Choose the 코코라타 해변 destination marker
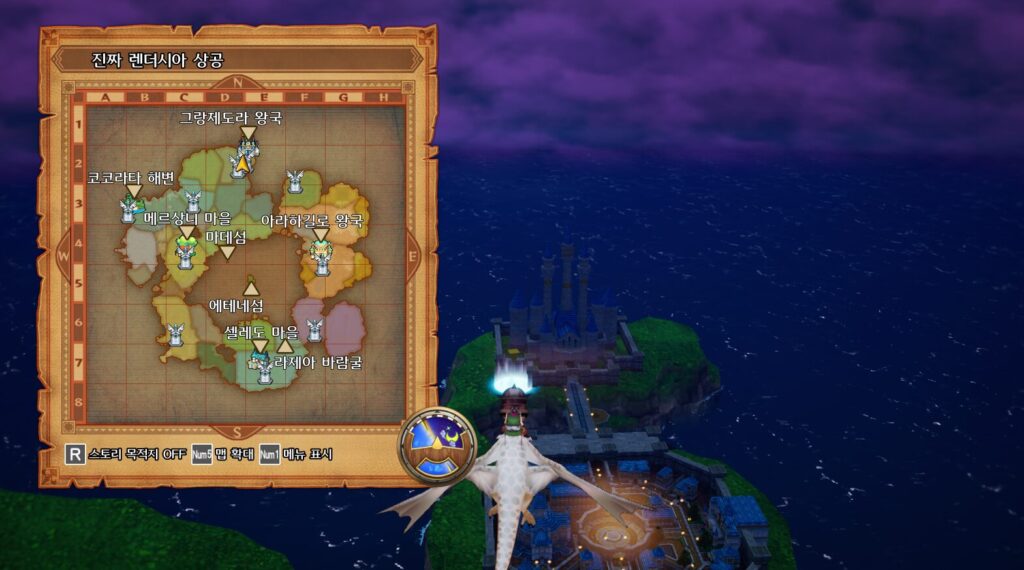The width and height of the screenshot is (1024, 570). tap(133, 192)
